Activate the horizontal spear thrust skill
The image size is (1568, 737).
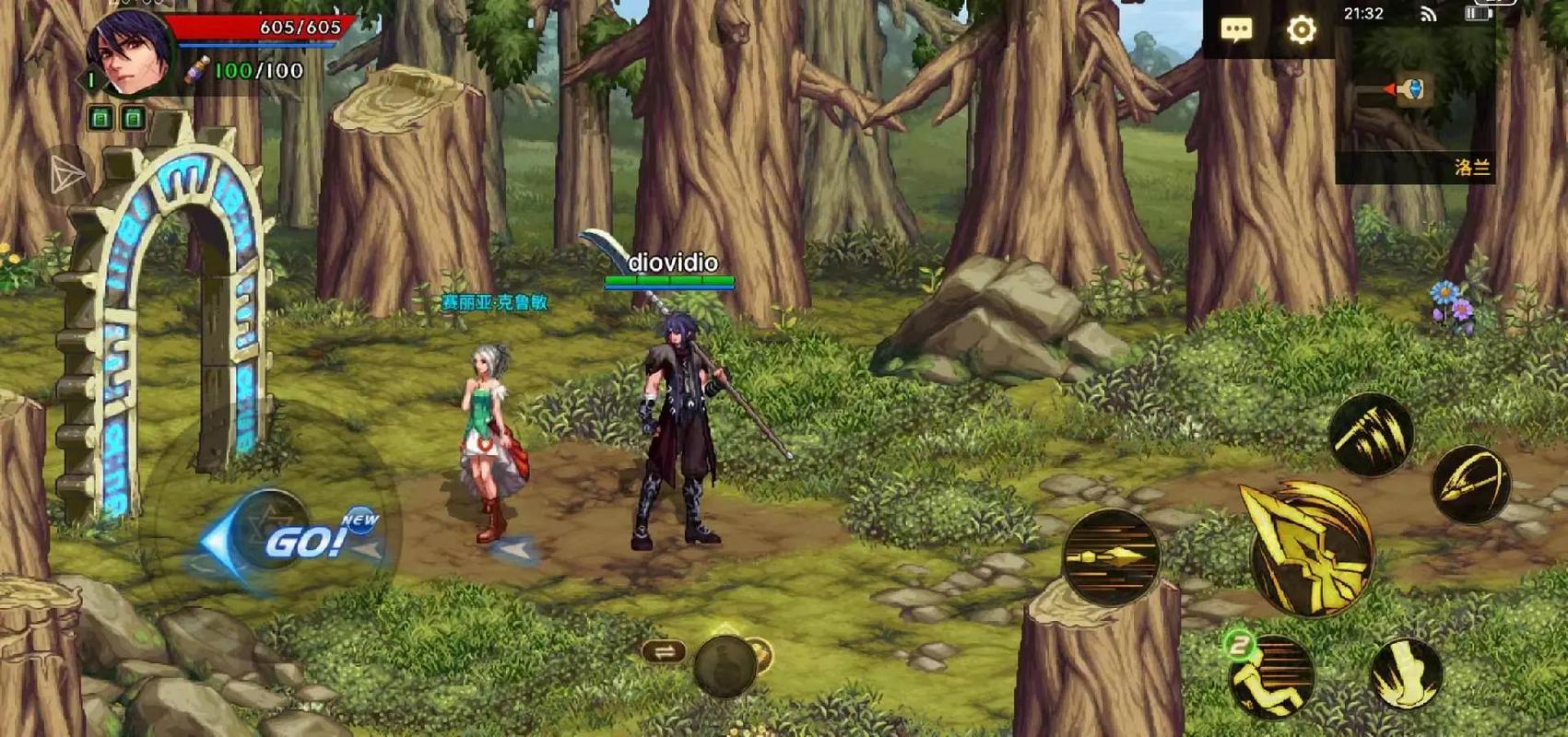pyautogui.click(x=1110, y=556)
